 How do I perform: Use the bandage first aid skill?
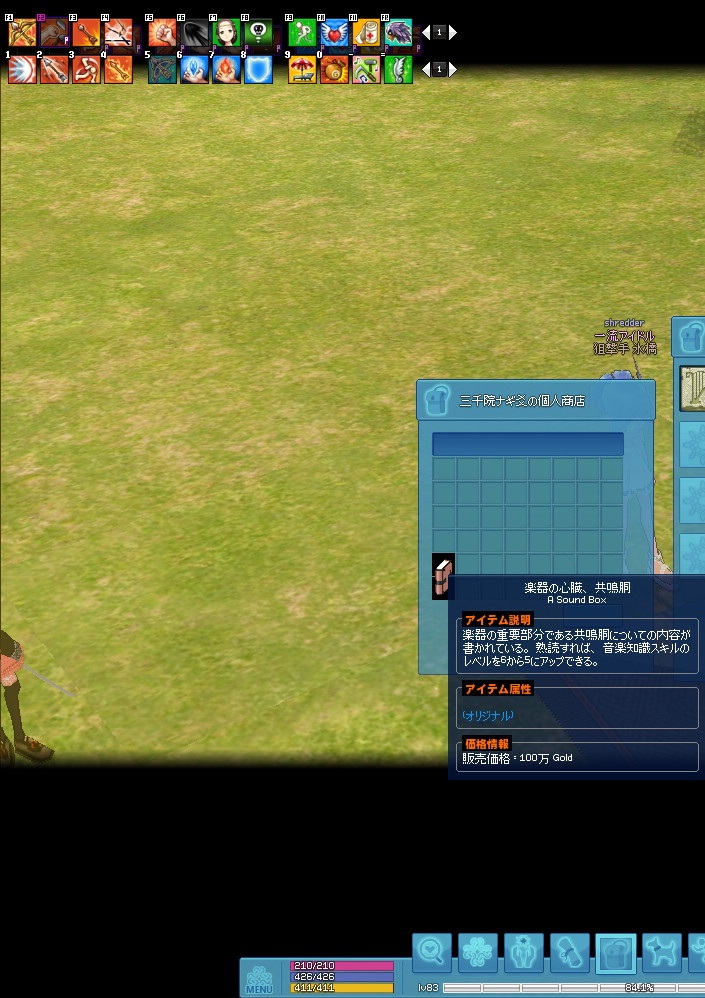[x=366, y=33]
